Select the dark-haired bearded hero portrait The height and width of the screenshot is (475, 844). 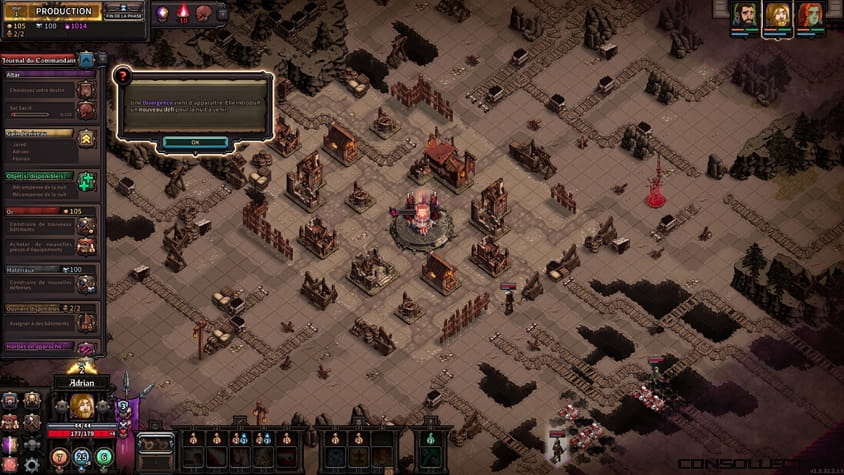coord(744,17)
